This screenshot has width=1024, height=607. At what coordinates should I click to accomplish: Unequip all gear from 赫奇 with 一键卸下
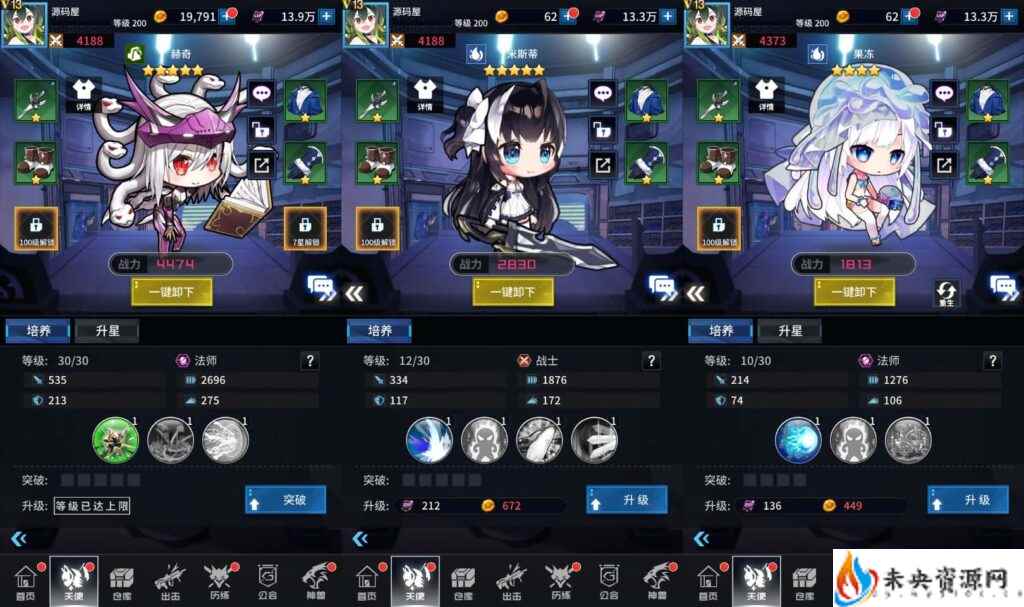click(x=171, y=291)
